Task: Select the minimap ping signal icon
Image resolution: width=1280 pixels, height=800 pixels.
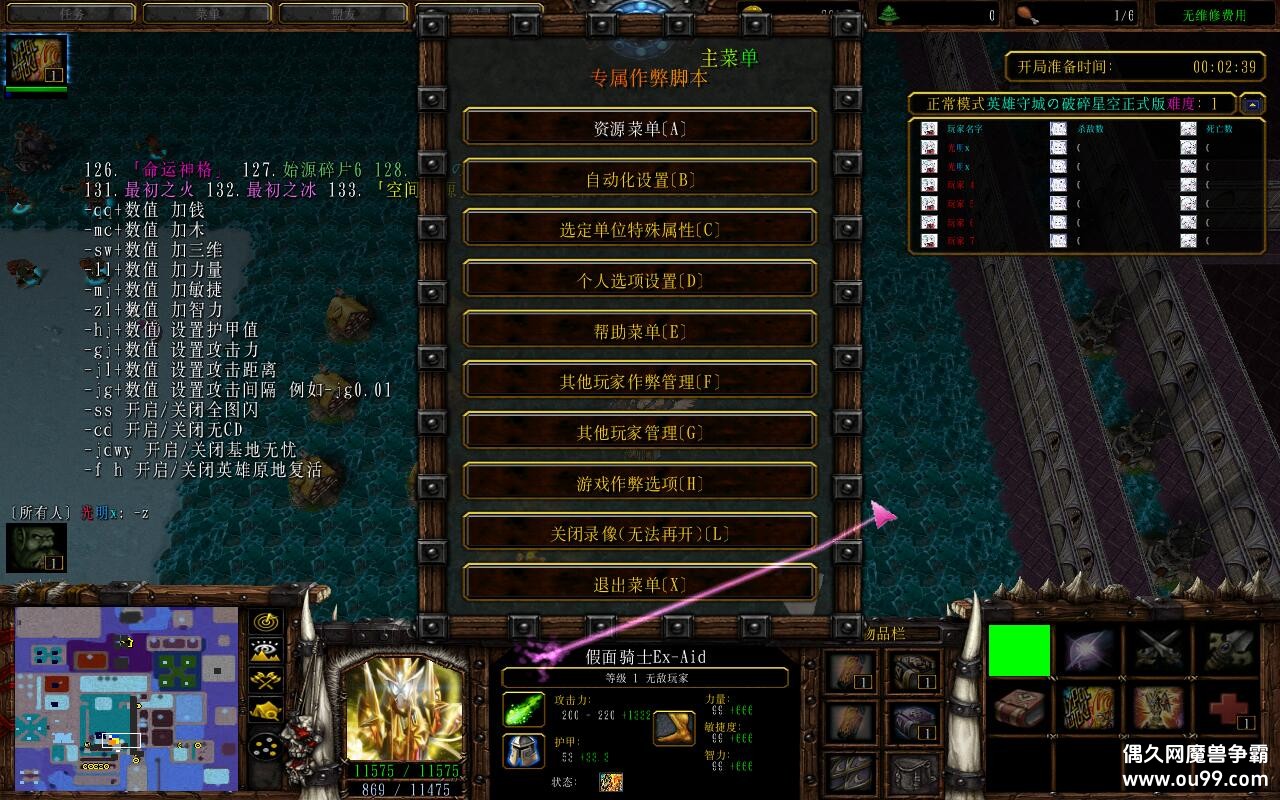Action: 264,621
